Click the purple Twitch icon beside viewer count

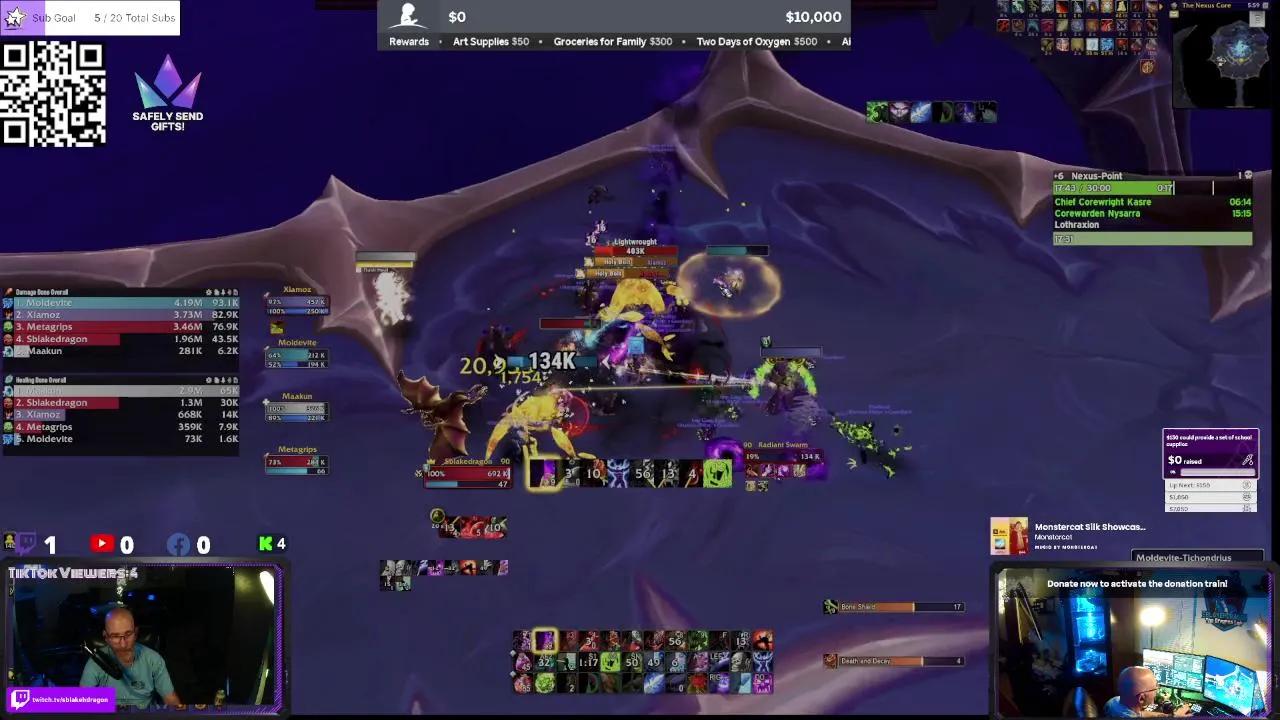(28, 544)
